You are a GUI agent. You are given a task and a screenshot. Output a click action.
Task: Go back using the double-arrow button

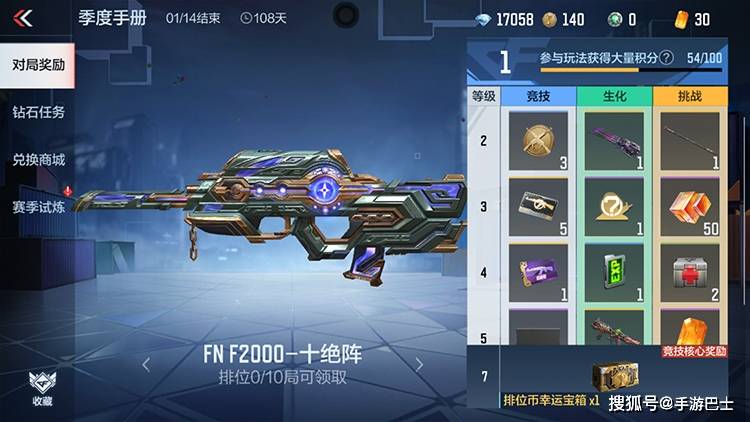pyautogui.click(x=24, y=18)
